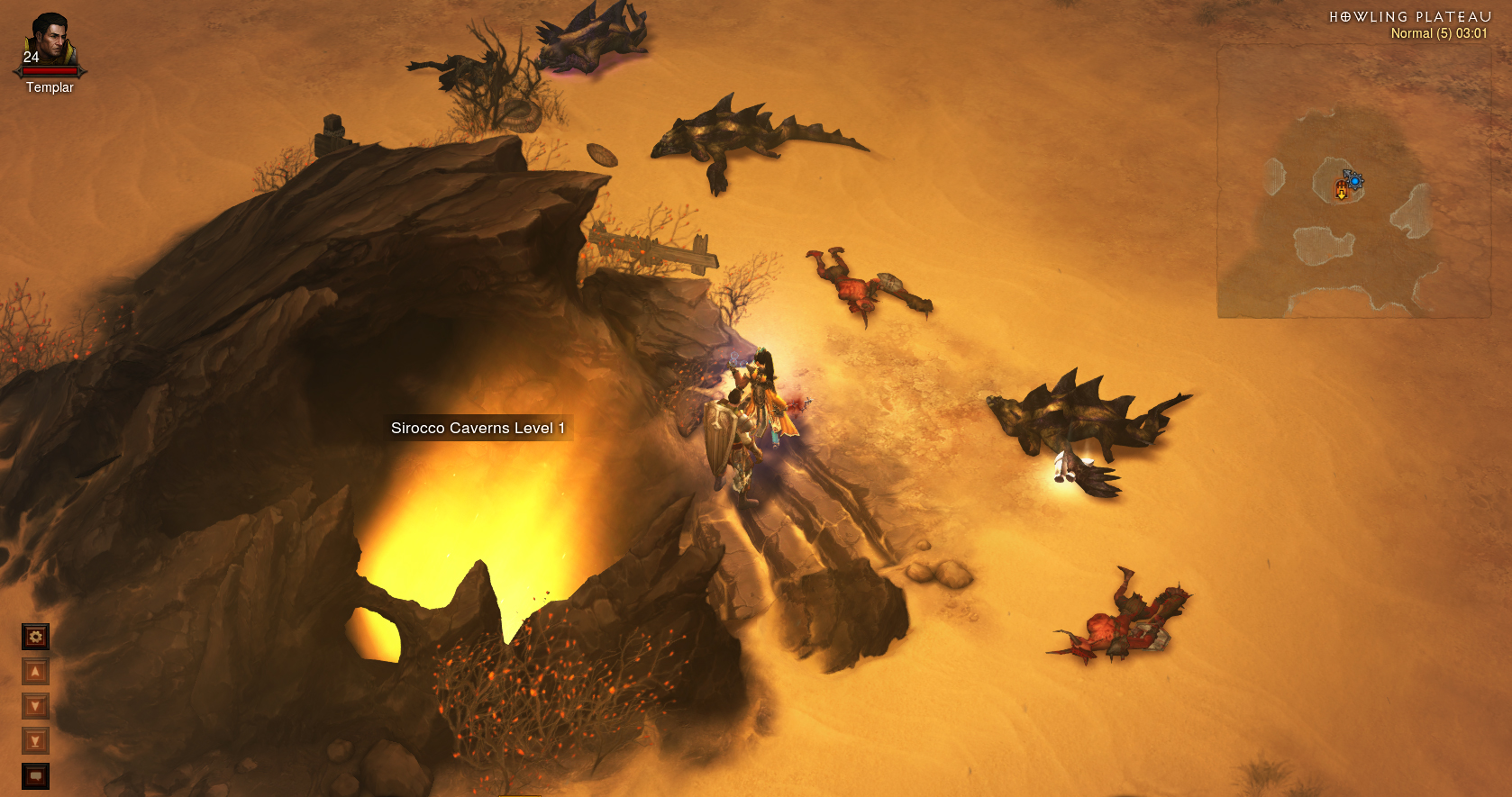
Task: Select the Templar follower portrait
Action: click(50, 41)
